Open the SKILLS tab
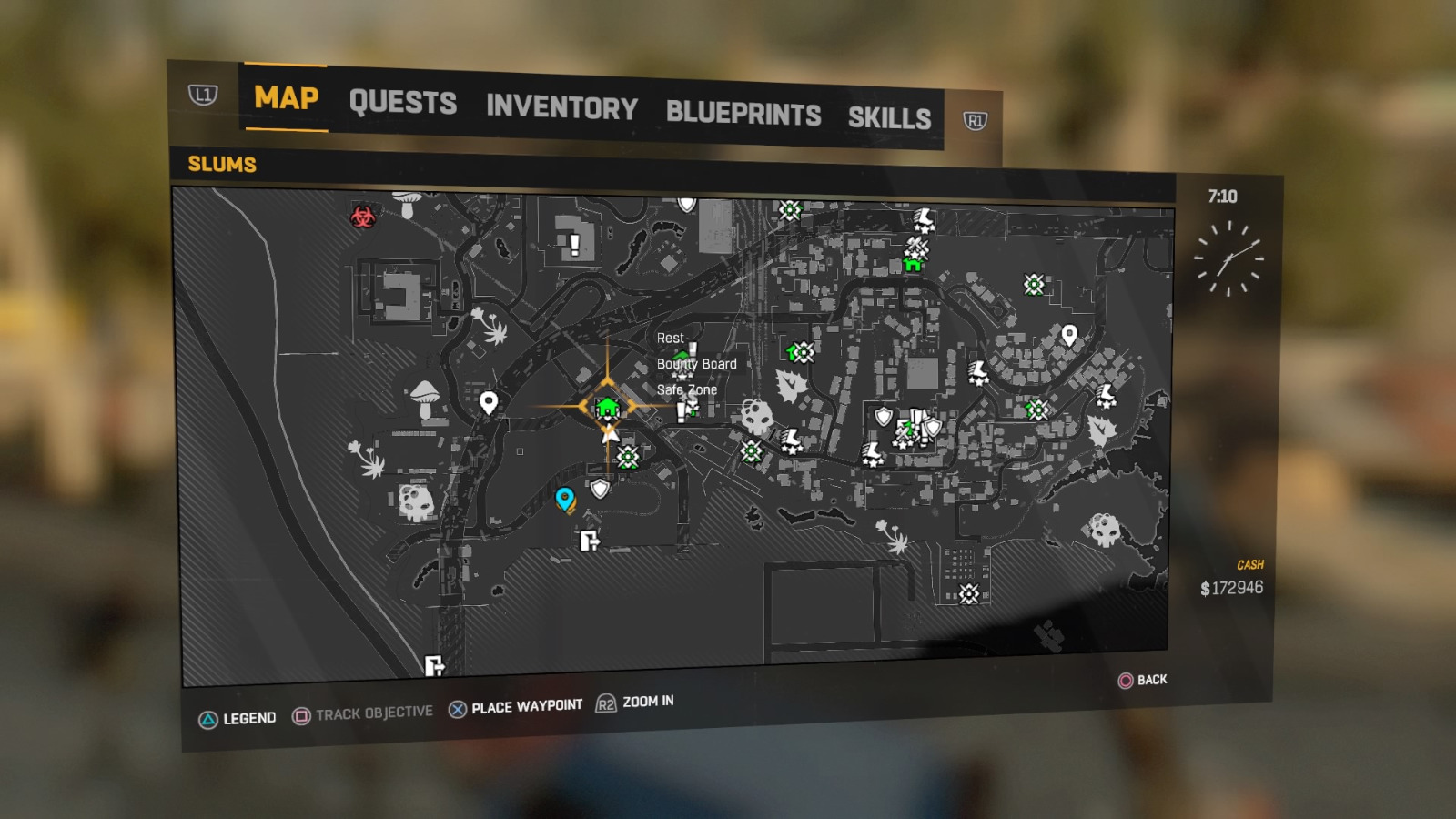Image resolution: width=1456 pixels, height=819 pixels. (890, 116)
